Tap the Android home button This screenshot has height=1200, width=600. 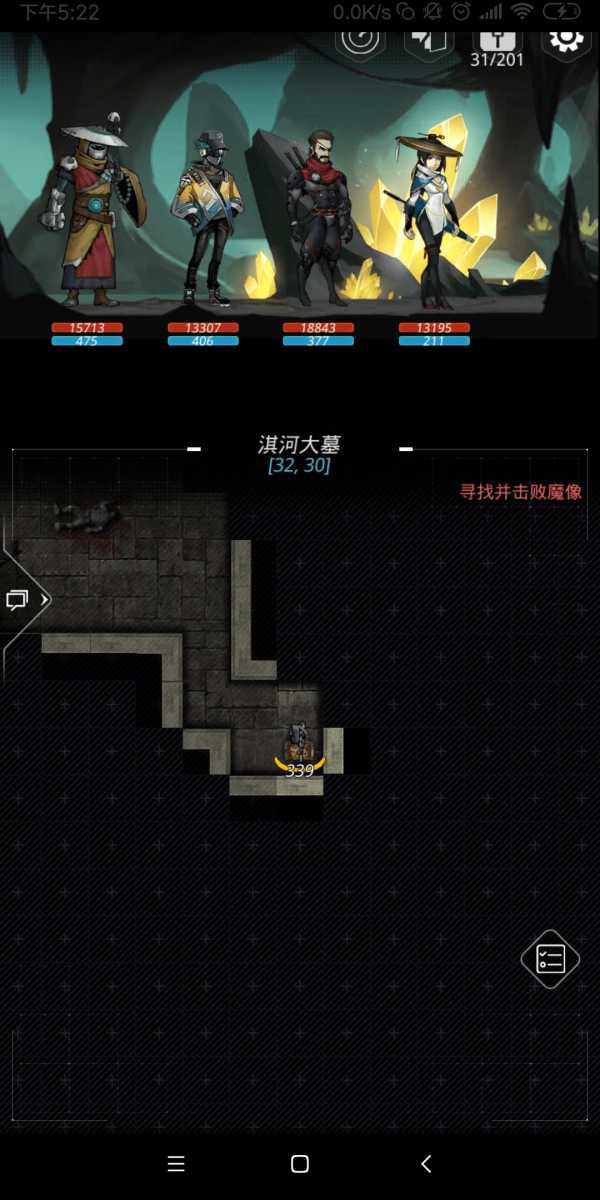pyautogui.click(x=299, y=1164)
